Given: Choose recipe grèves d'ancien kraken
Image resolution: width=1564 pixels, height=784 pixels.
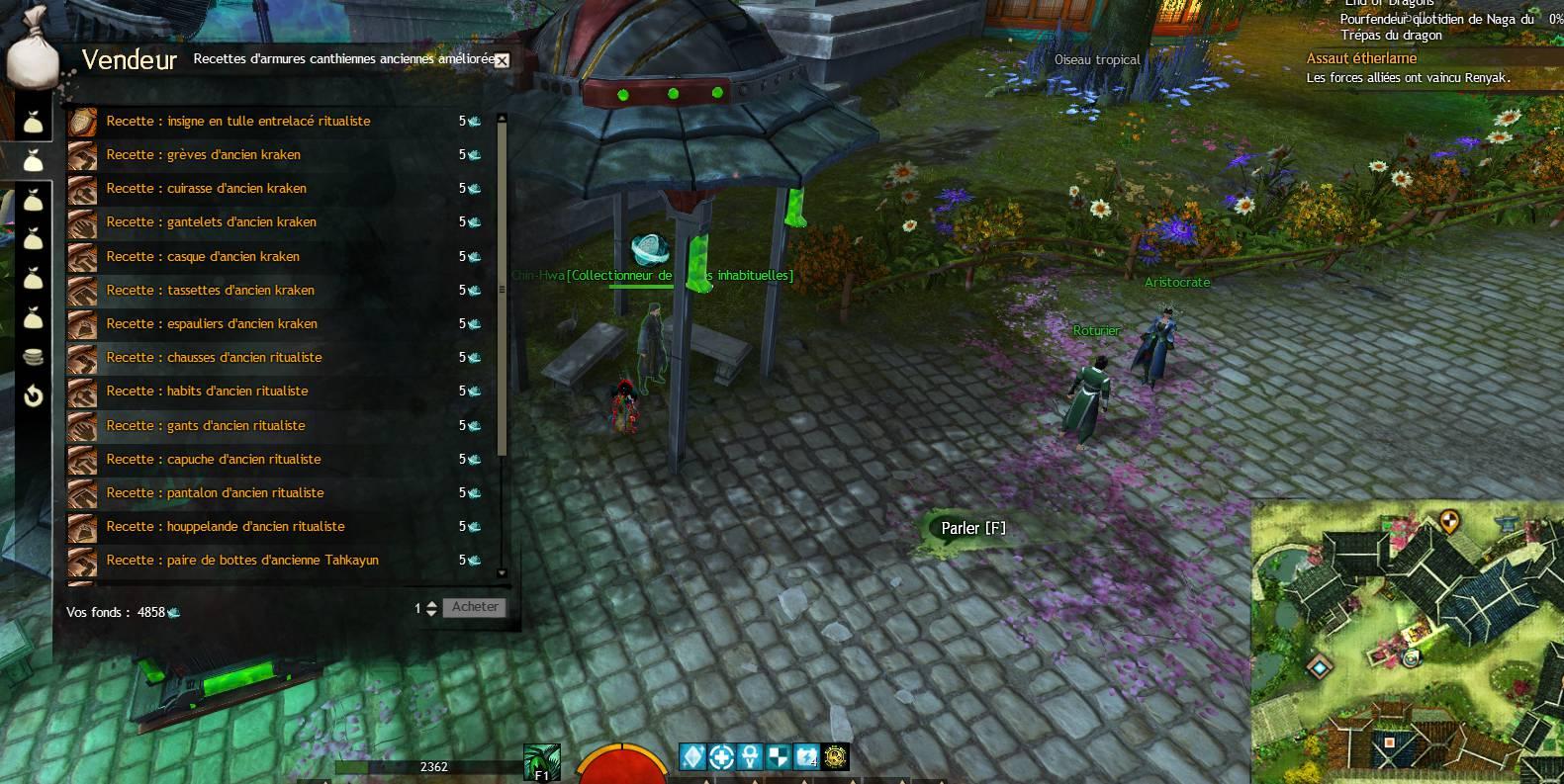Looking at the screenshot, I should (203, 155).
